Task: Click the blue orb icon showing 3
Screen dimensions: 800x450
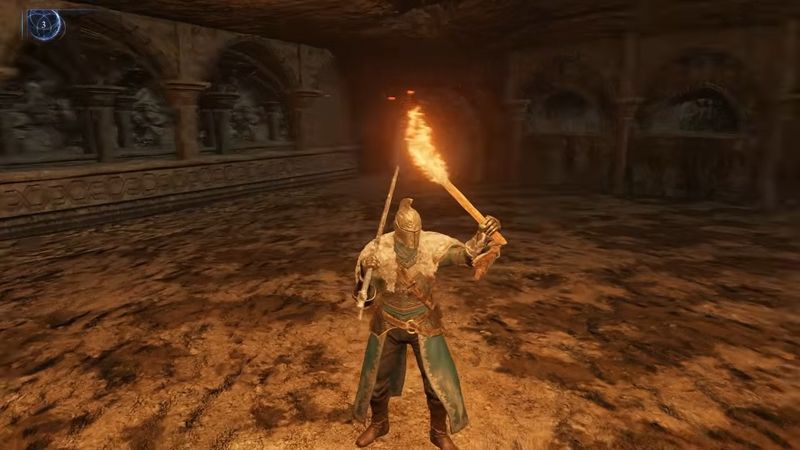Action: point(45,25)
